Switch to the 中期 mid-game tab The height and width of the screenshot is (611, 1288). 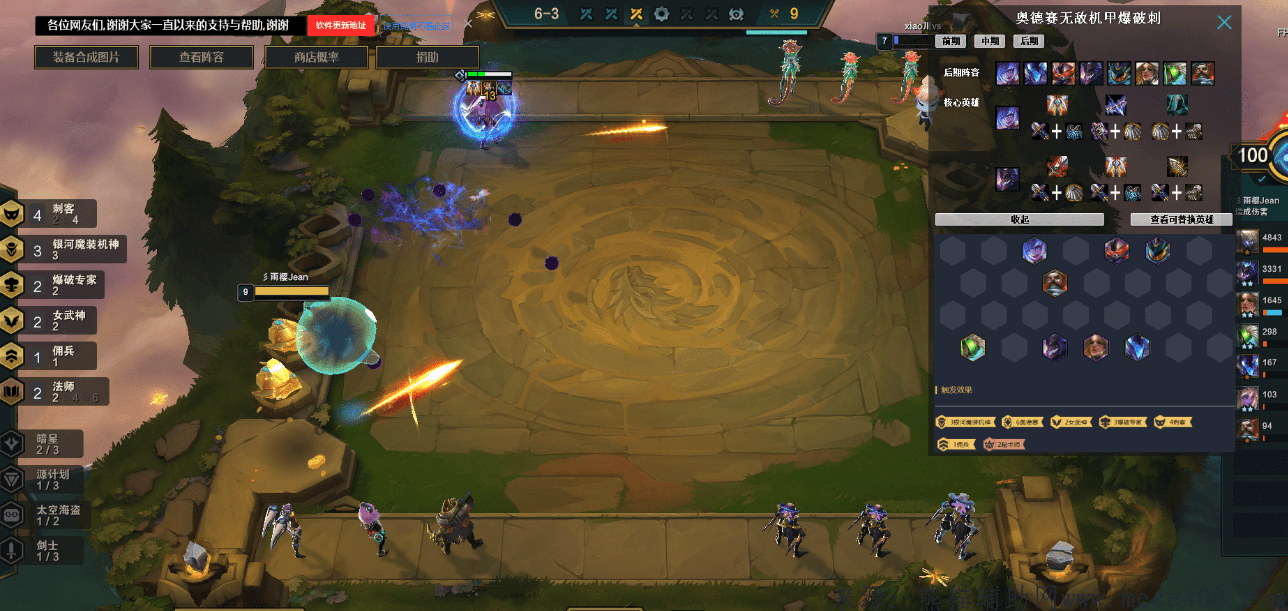pyautogui.click(x=989, y=42)
